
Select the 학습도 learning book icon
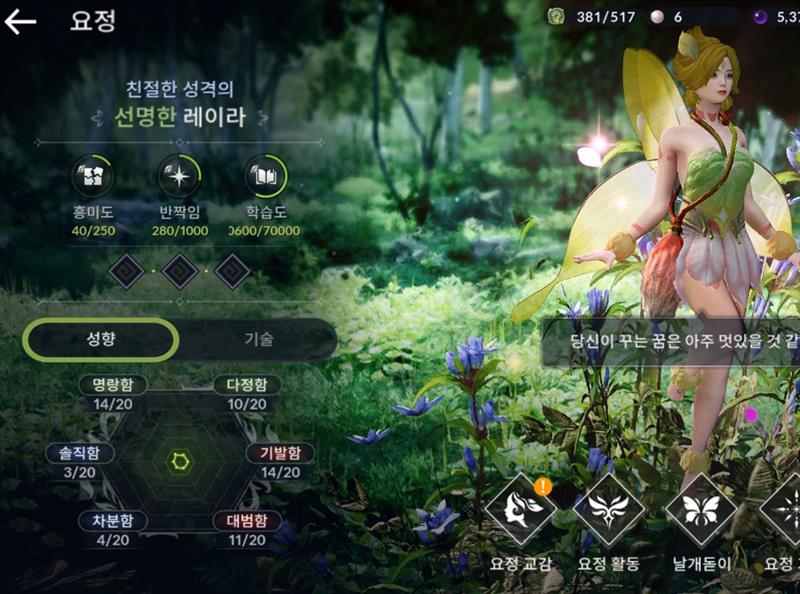266,176
